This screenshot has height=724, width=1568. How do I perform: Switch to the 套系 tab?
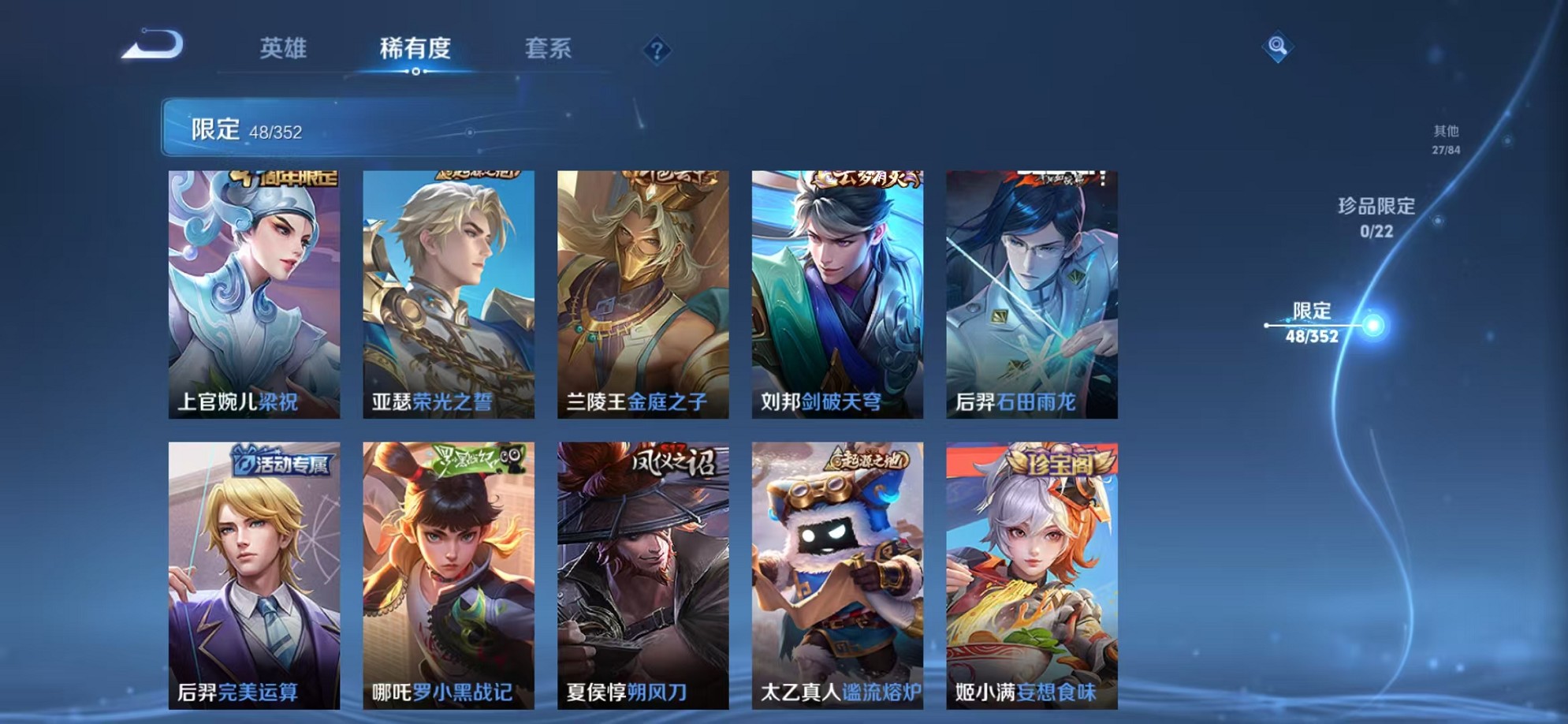[549, 49]
